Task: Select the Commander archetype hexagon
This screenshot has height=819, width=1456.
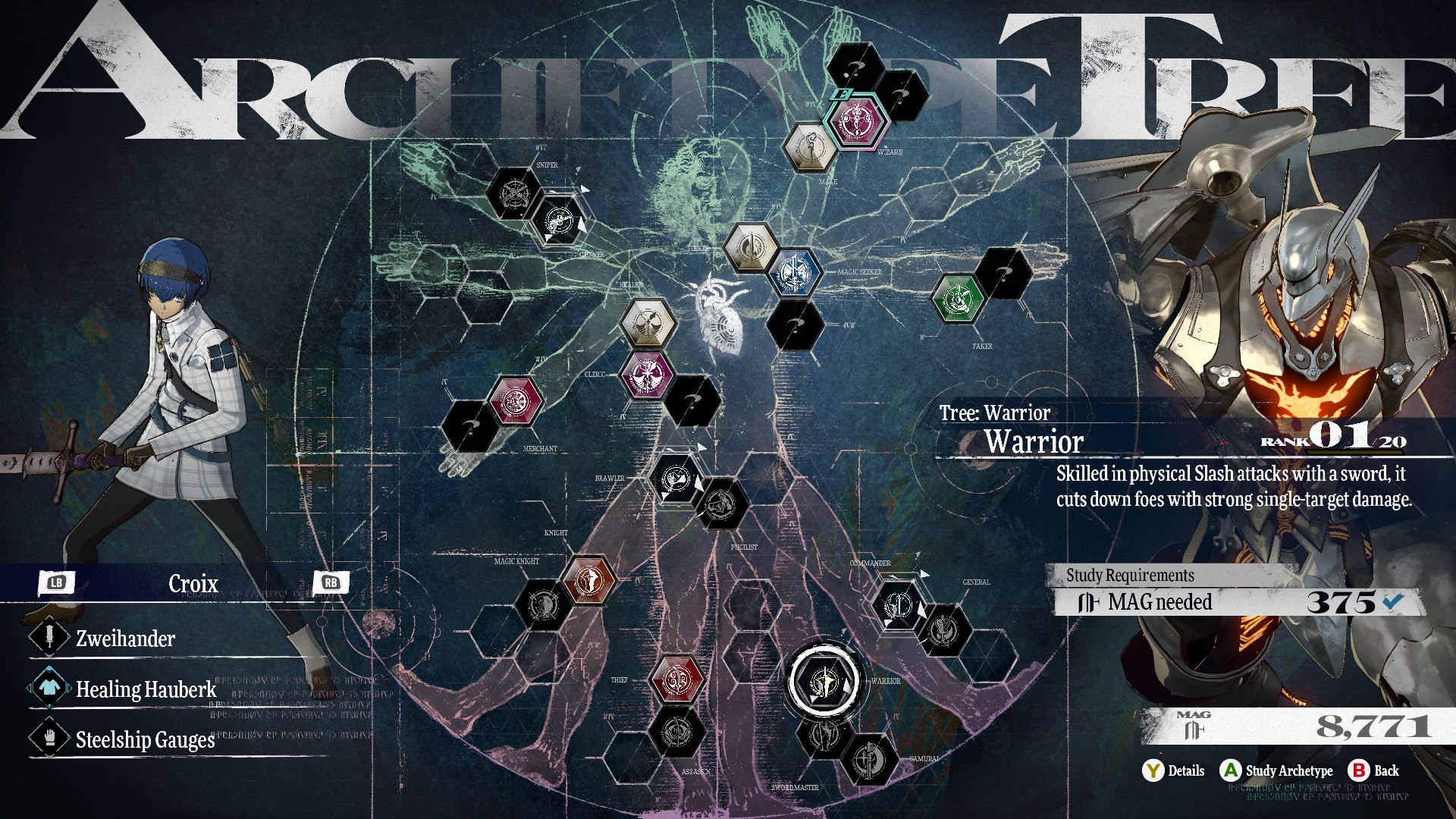Action: (899, 604)
